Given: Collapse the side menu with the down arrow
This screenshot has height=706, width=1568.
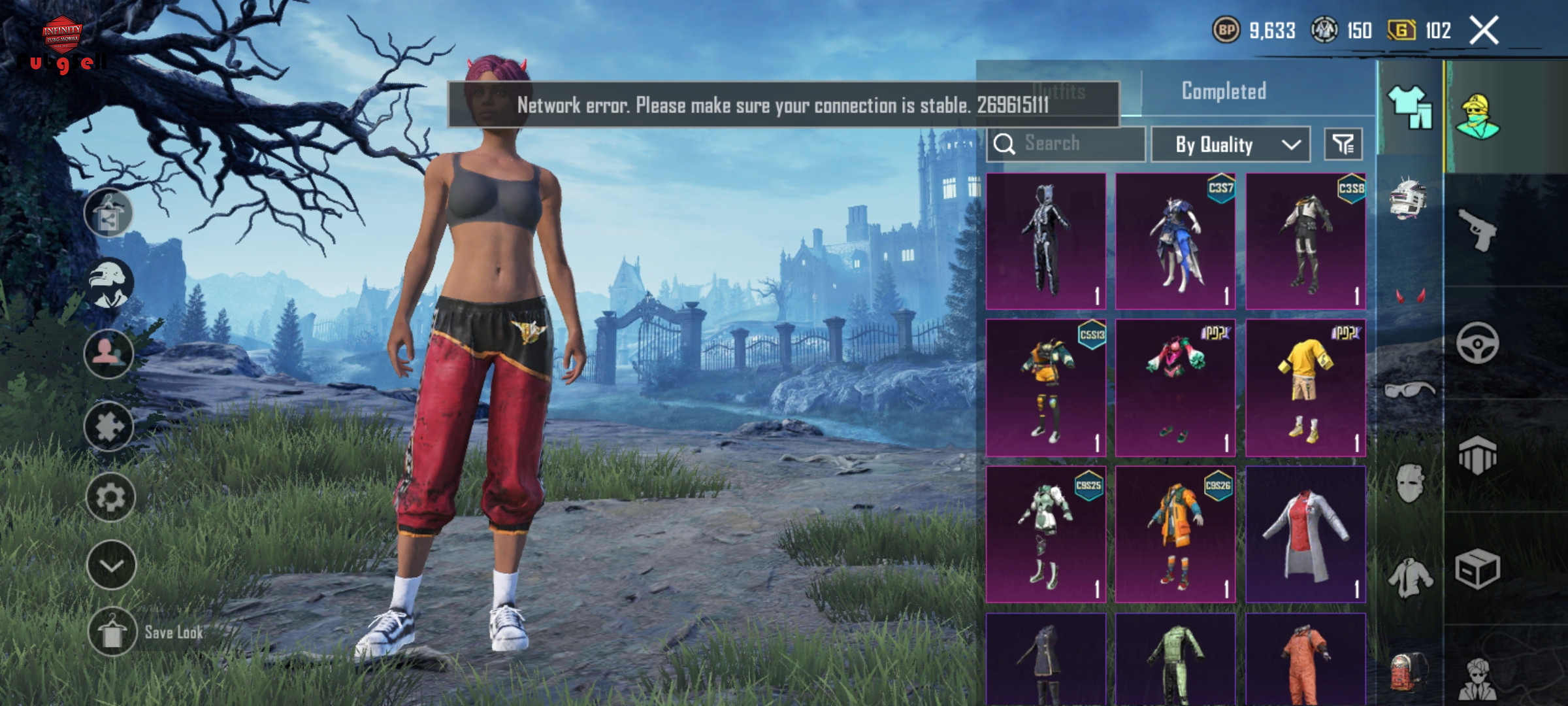Looking at the screenshot, I should click(110, 565).
